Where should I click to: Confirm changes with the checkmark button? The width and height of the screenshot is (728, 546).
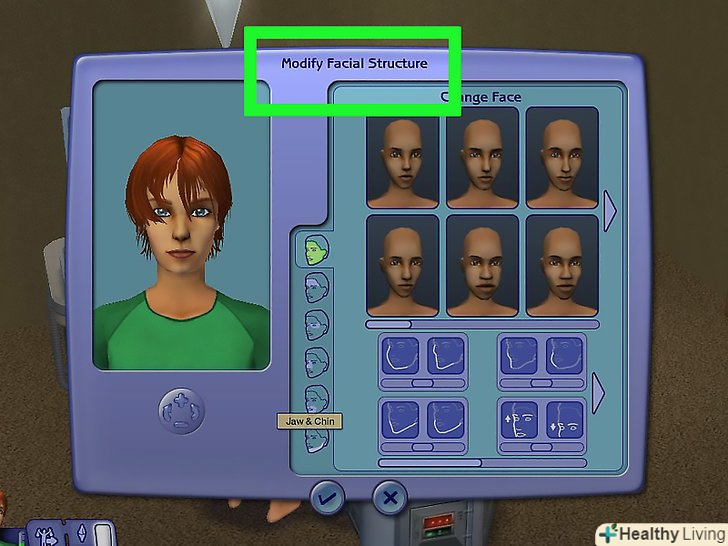point(326,497)
